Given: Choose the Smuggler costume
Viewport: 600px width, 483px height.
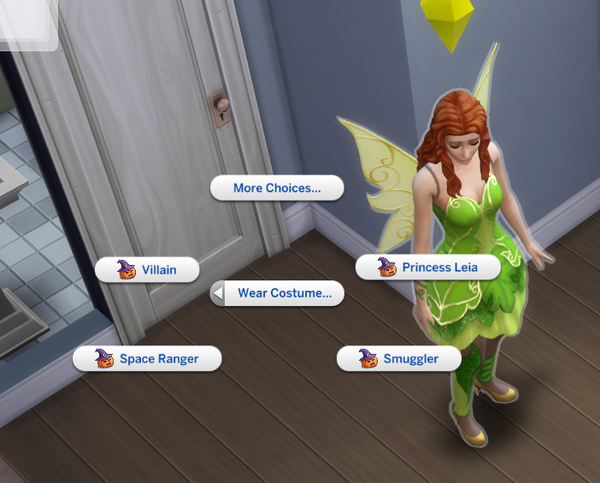Looking at the screenshot, I should coord(398,358).
